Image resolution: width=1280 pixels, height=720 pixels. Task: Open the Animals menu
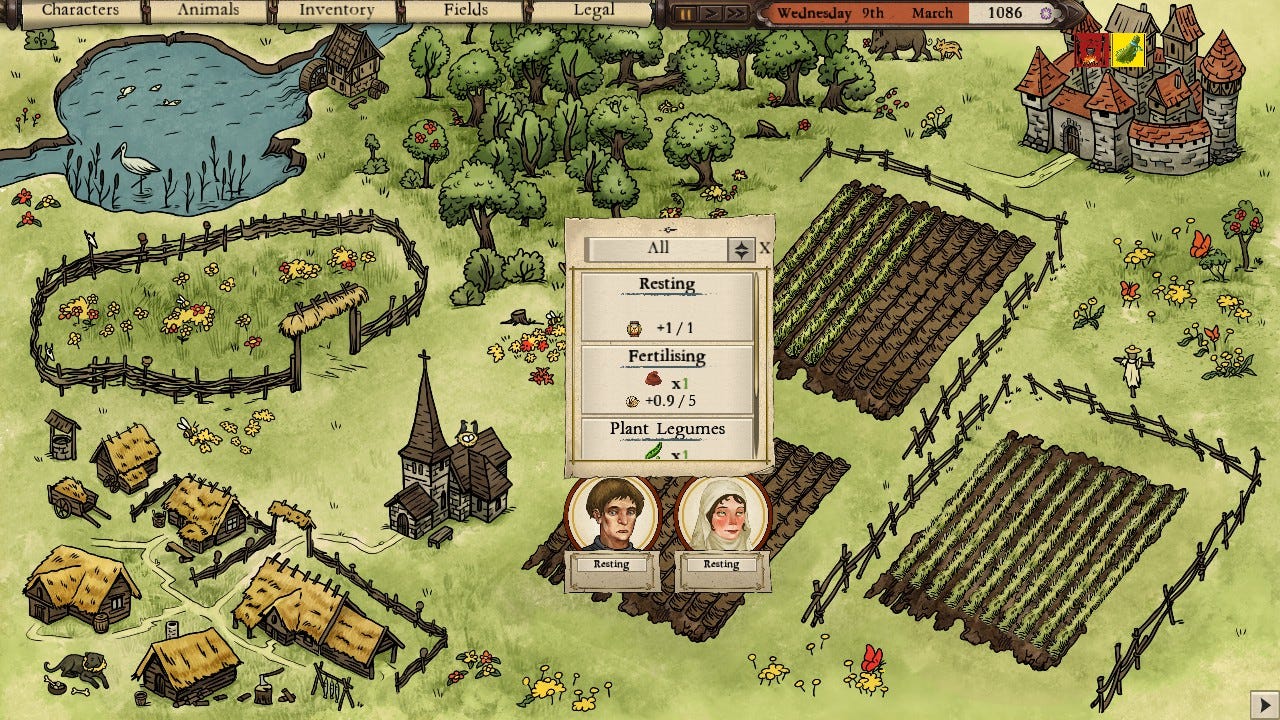coord(208,11)
